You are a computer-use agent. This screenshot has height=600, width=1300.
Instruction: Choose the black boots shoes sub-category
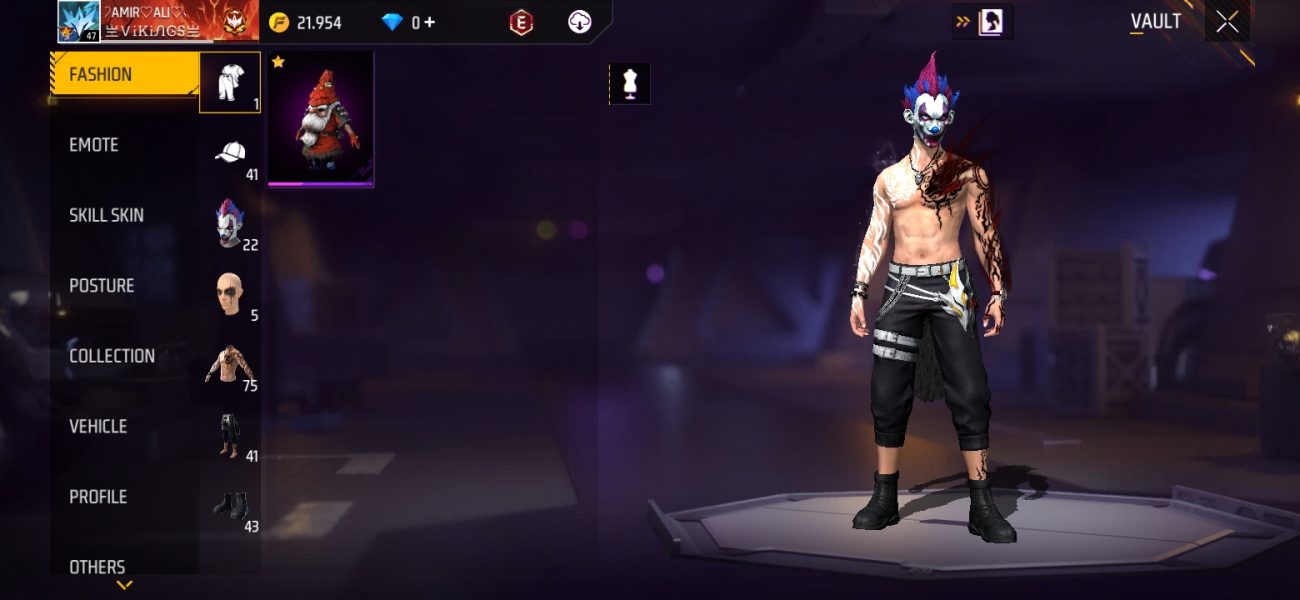pos(230,505)
